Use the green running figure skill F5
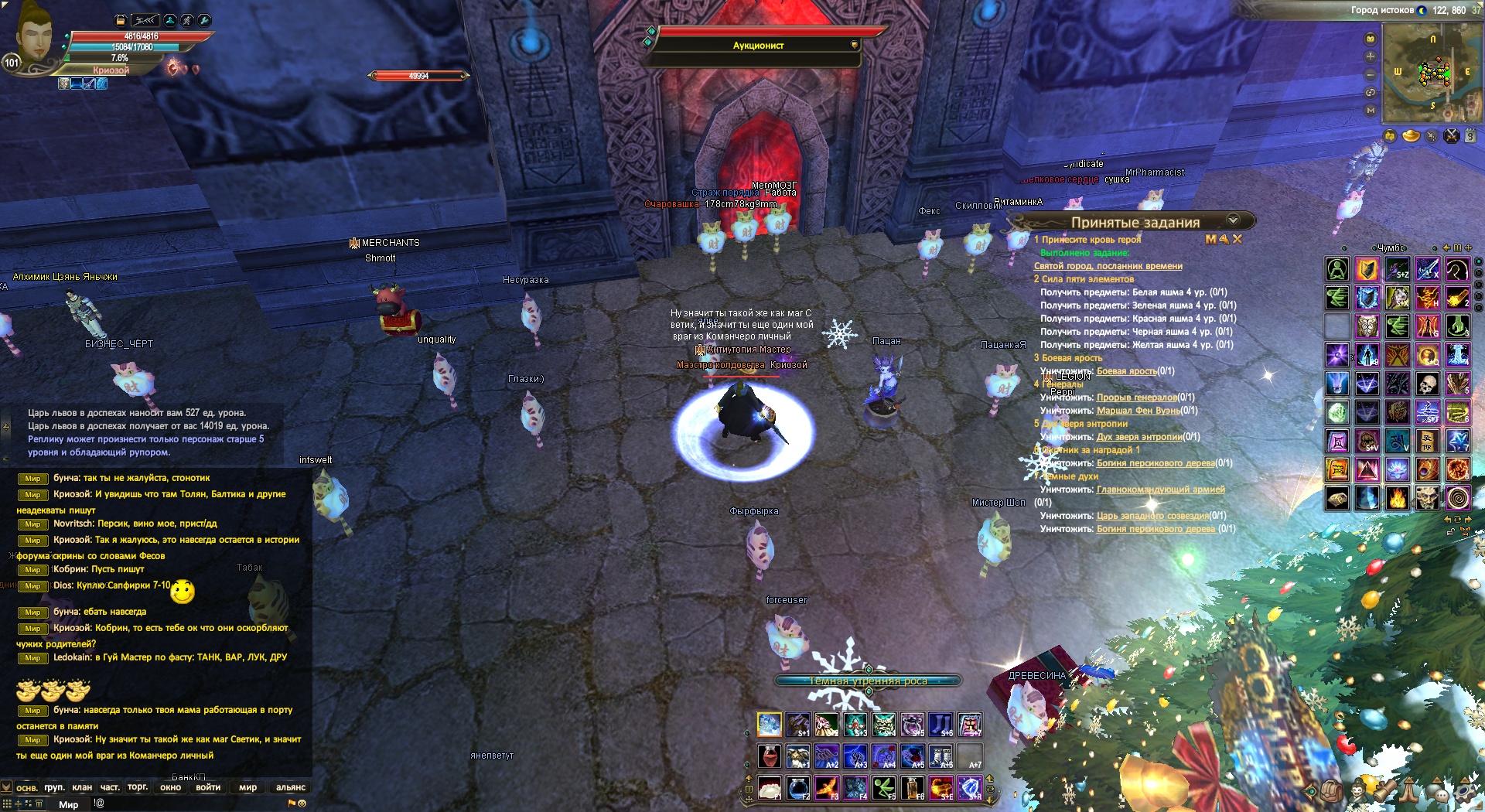The image size is (1485, 812). (884, 788)
